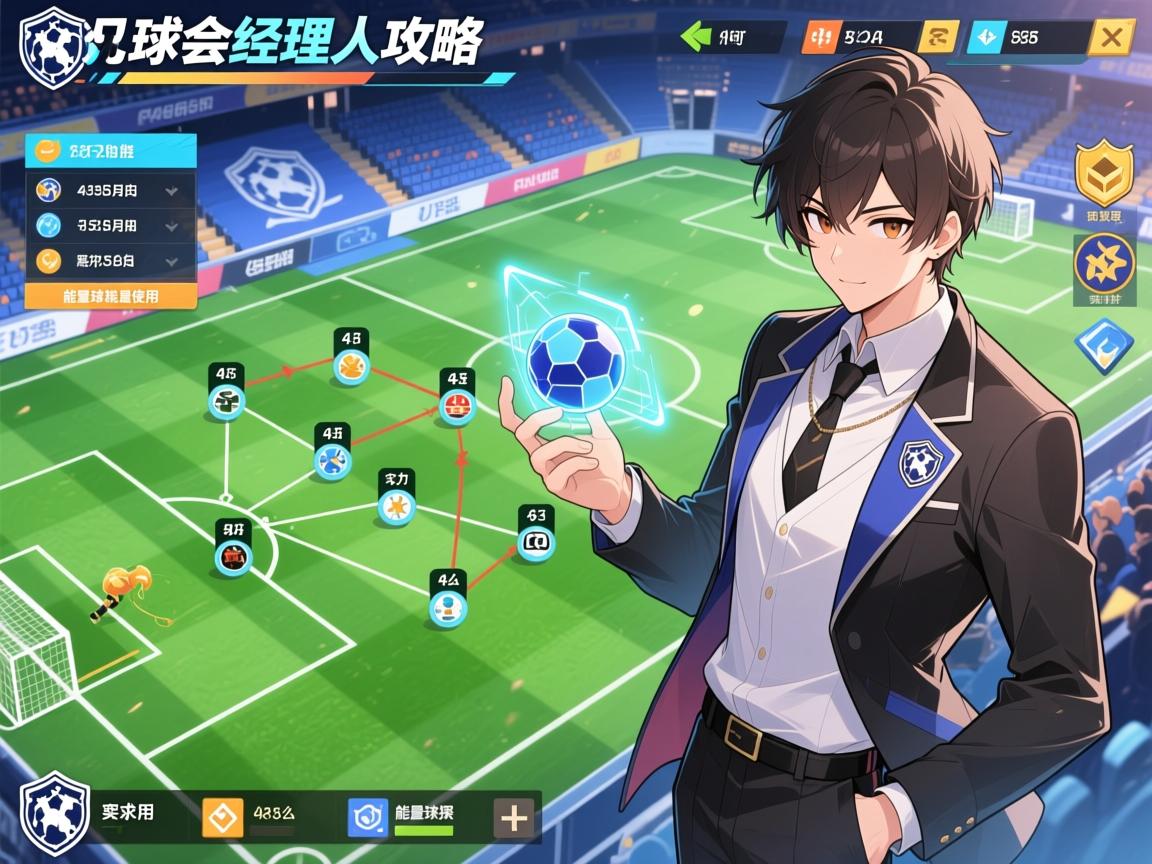Select the player node labeled 4A
Image resolution: width=1152 pixels, height=864 pixels.
click(447, 606)
